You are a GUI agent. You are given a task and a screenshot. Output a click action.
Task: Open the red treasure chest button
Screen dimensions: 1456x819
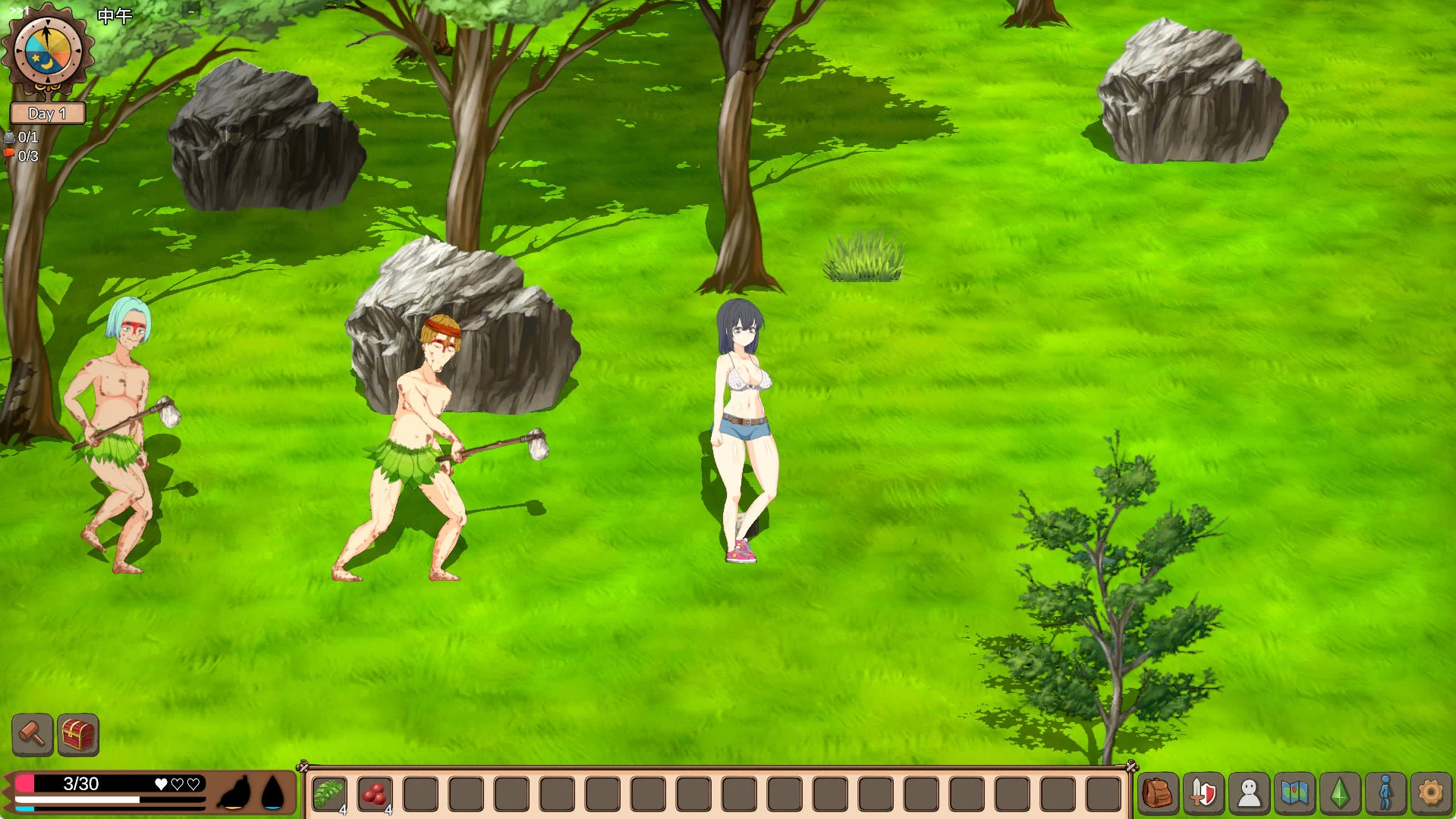78,734
